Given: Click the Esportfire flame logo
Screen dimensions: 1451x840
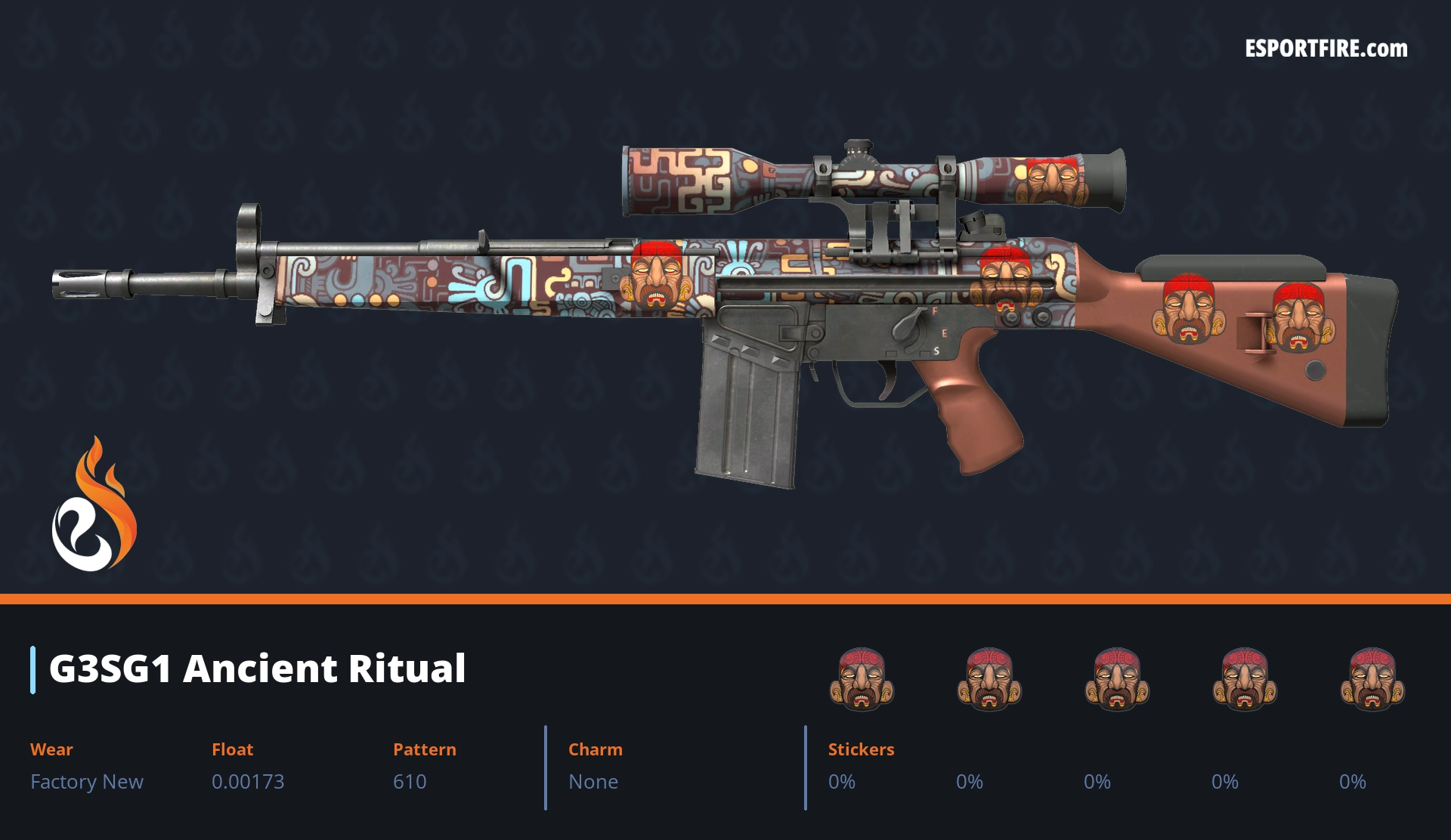Looking at the screenshot, I should (x=94, y=506).
